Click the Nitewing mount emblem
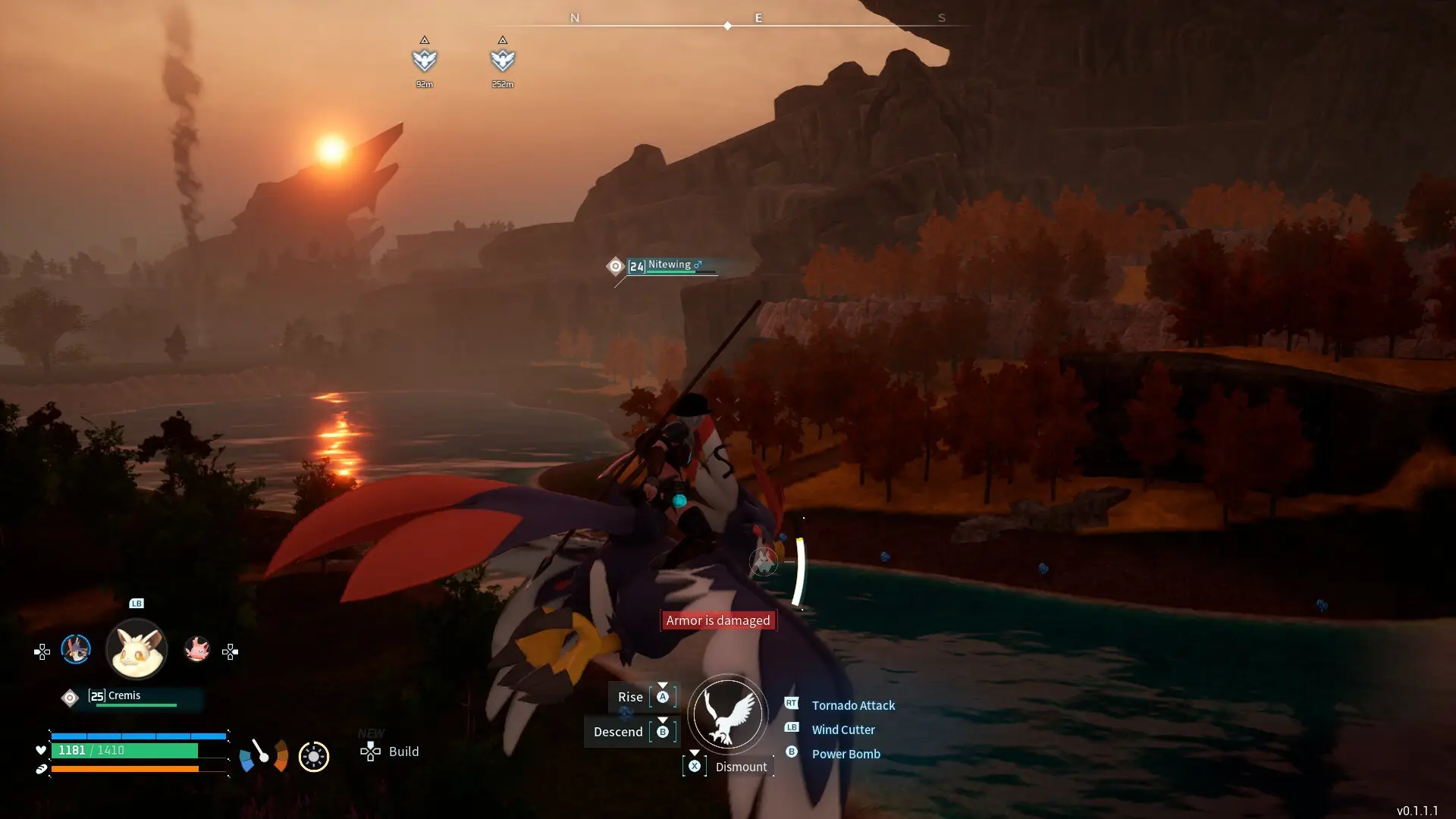 [727, 714]
